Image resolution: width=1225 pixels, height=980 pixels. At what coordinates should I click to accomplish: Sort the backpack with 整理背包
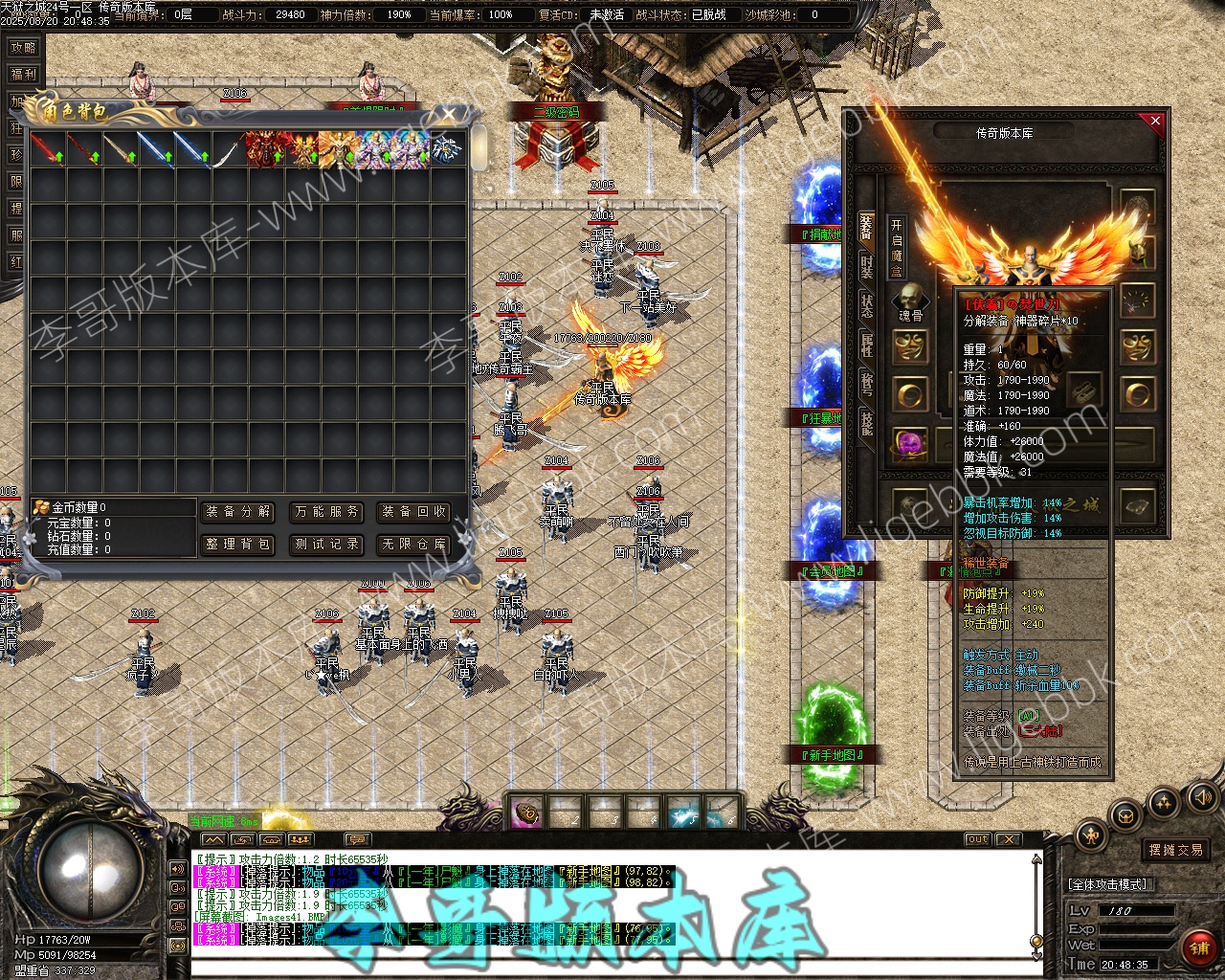238,545
